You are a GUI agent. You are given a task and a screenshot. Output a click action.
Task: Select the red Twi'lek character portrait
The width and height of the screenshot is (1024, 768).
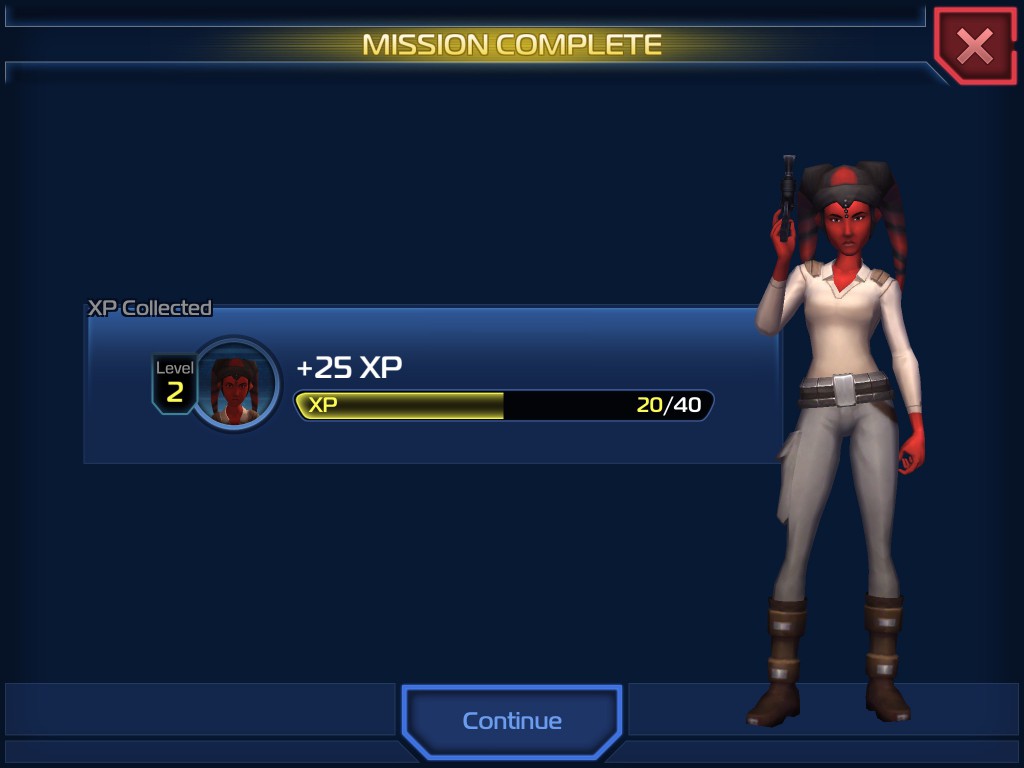235,385
